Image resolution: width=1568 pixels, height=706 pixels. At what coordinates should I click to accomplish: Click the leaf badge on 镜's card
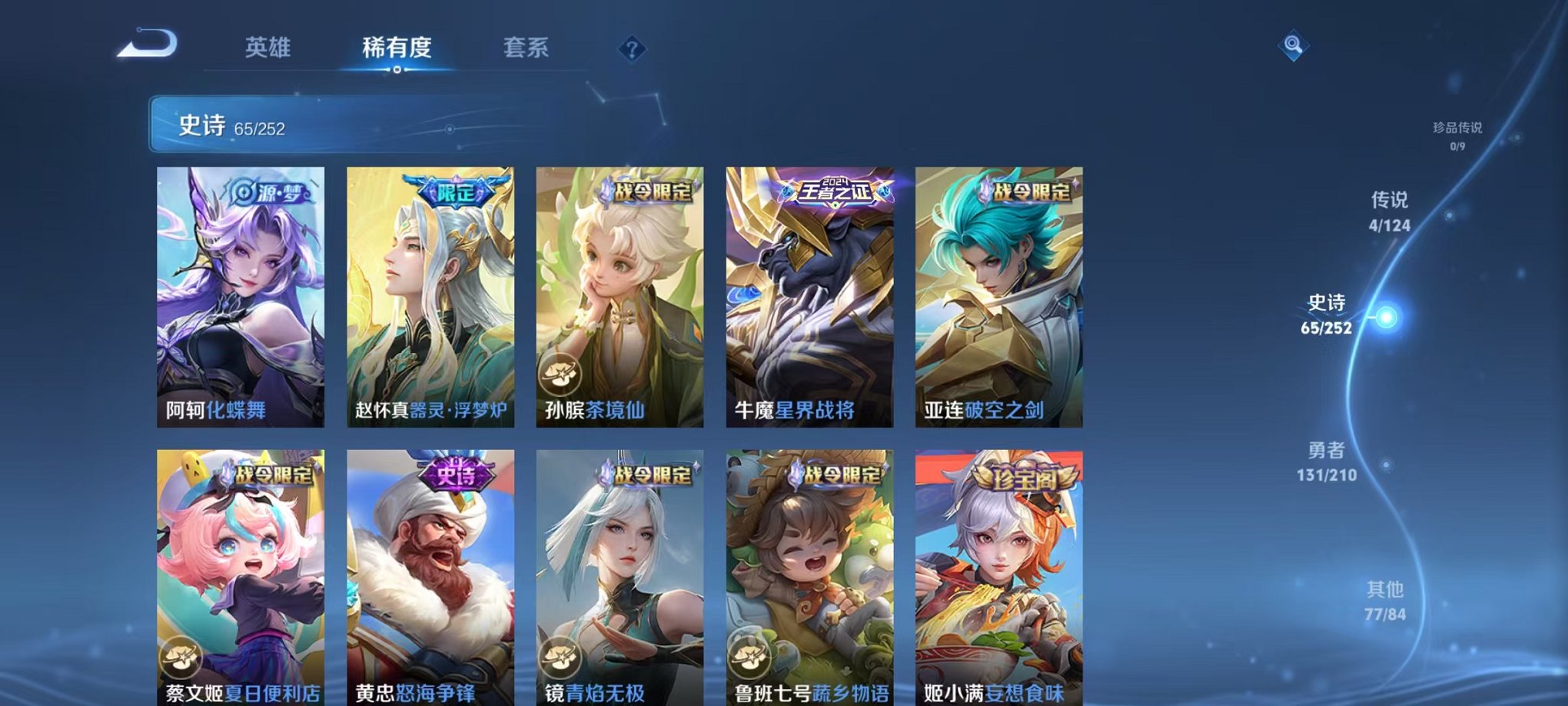coord(562,658)
